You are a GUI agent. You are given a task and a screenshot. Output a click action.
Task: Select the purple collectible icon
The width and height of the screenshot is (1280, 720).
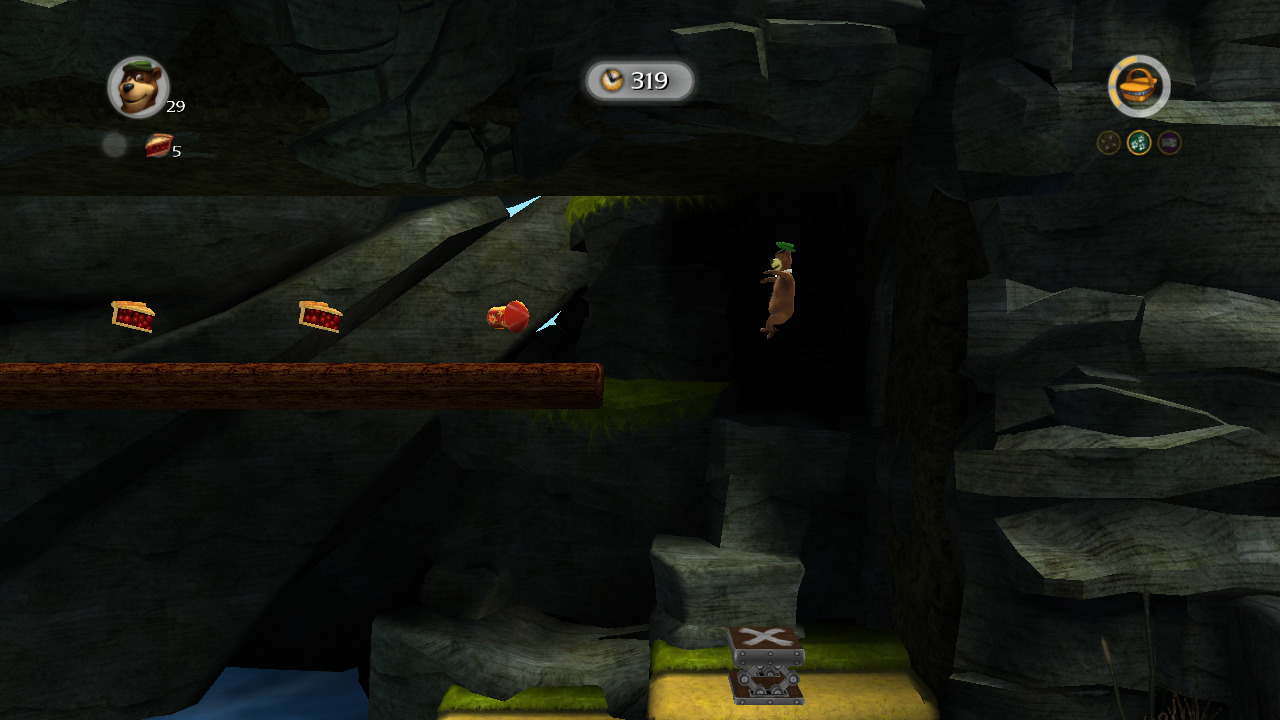[1169, 143]
